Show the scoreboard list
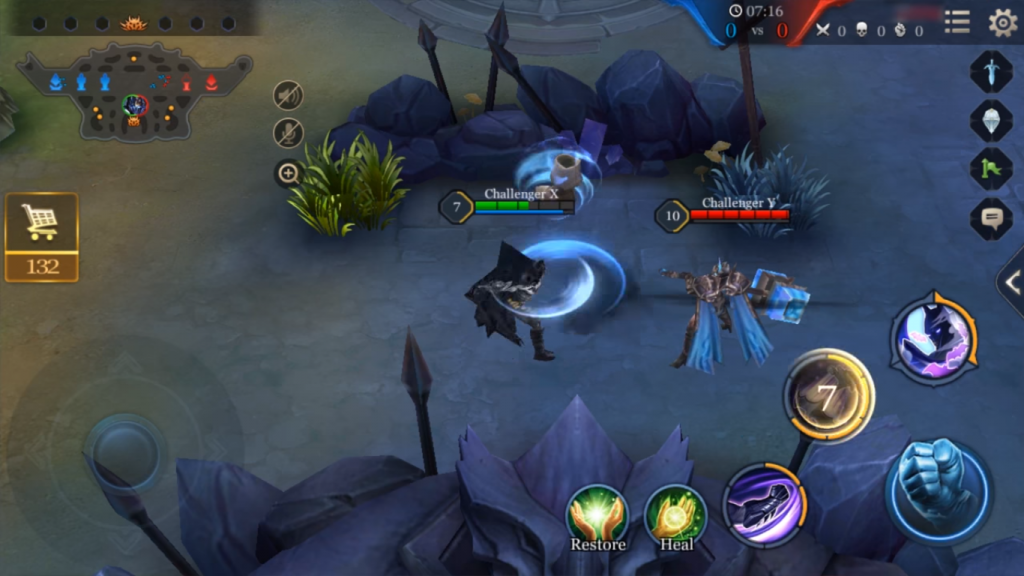 (957, 22)
